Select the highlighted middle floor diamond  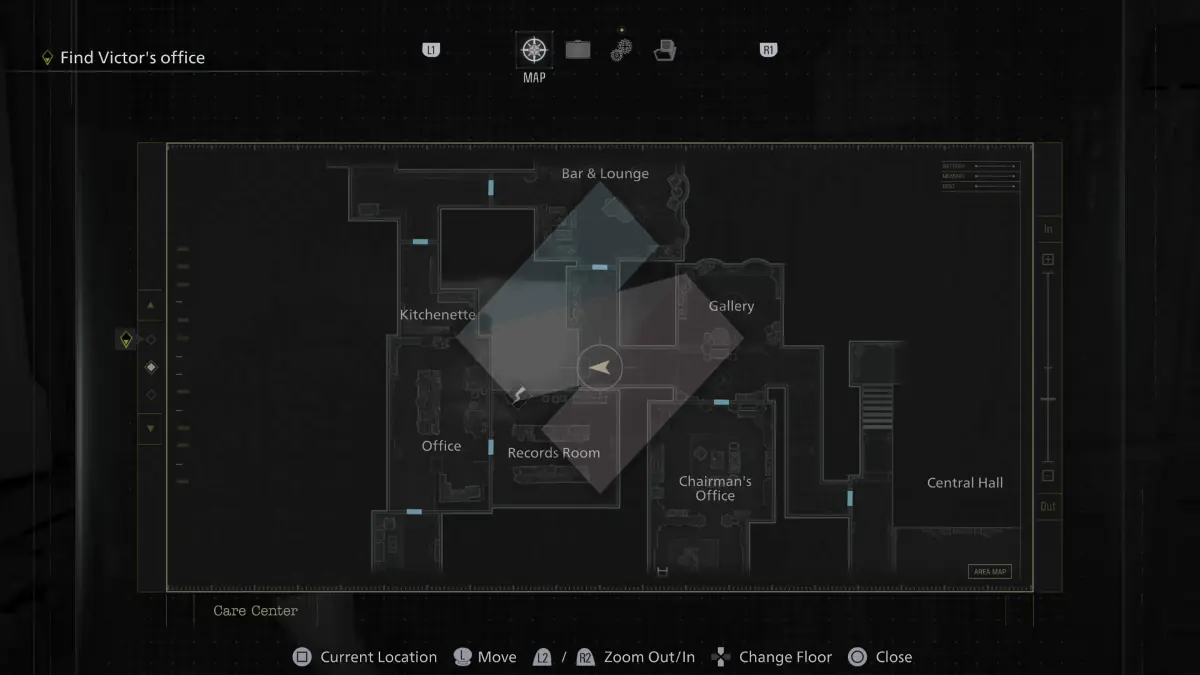pos(151,367)
